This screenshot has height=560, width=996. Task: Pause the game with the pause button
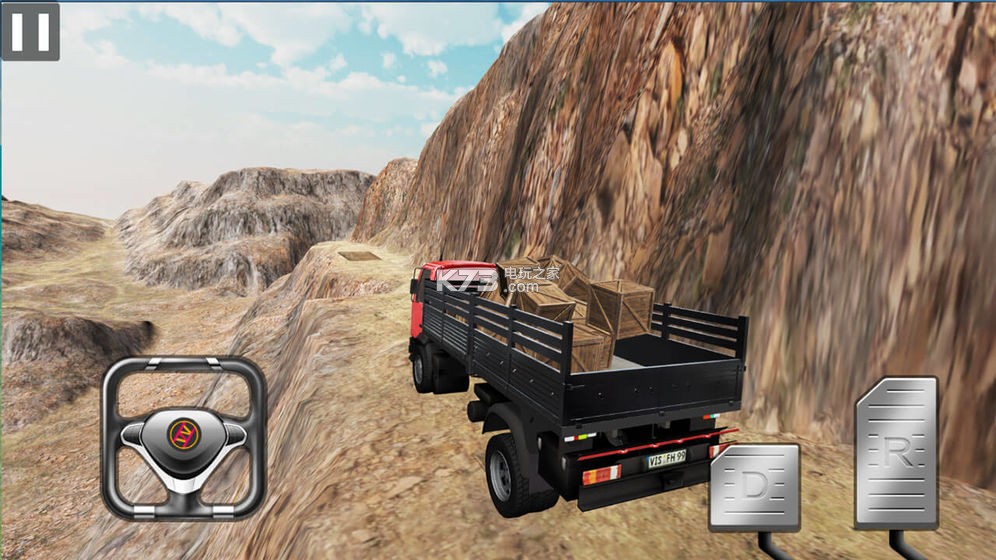tap(30, 31)
